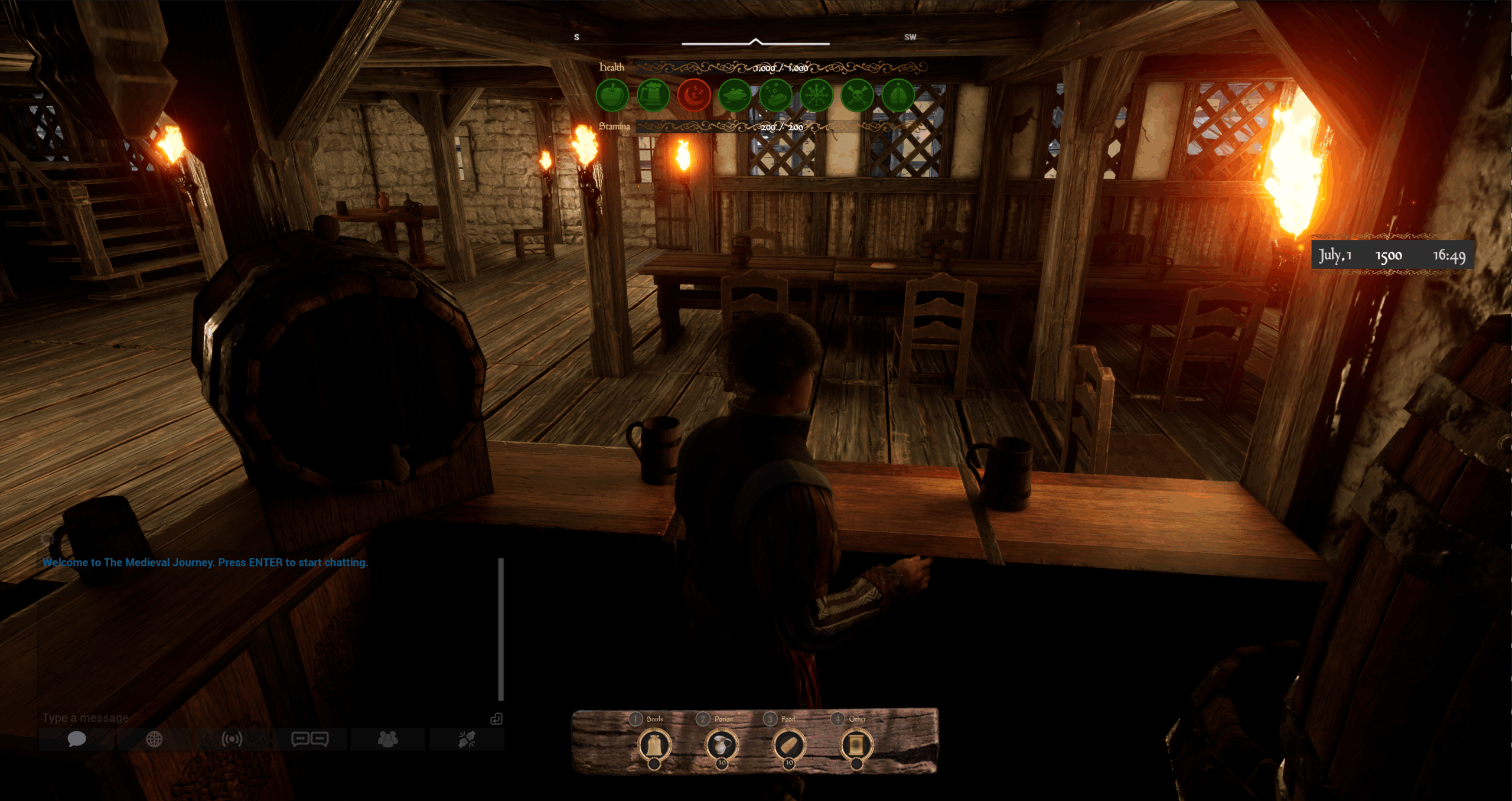Click the skull and crossbones status icon

[857, 95]
